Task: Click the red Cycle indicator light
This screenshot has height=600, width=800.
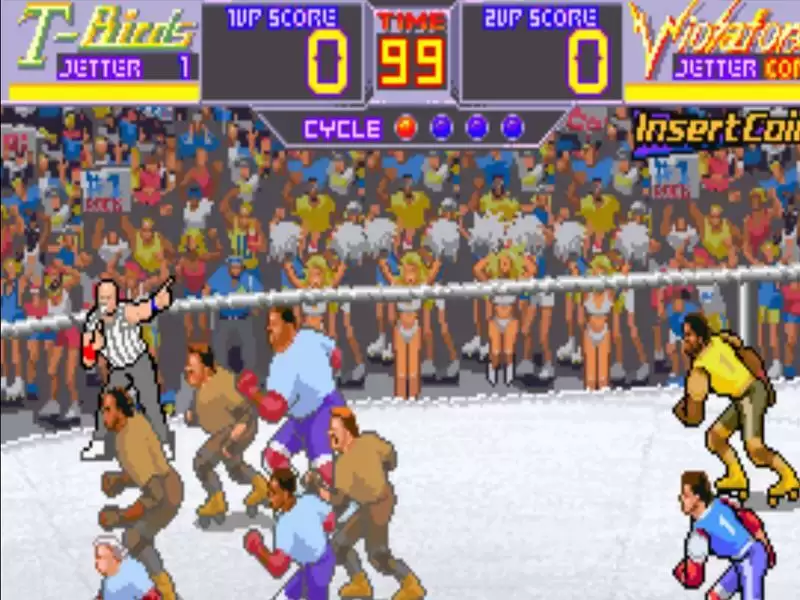Action: click(406, 127)
